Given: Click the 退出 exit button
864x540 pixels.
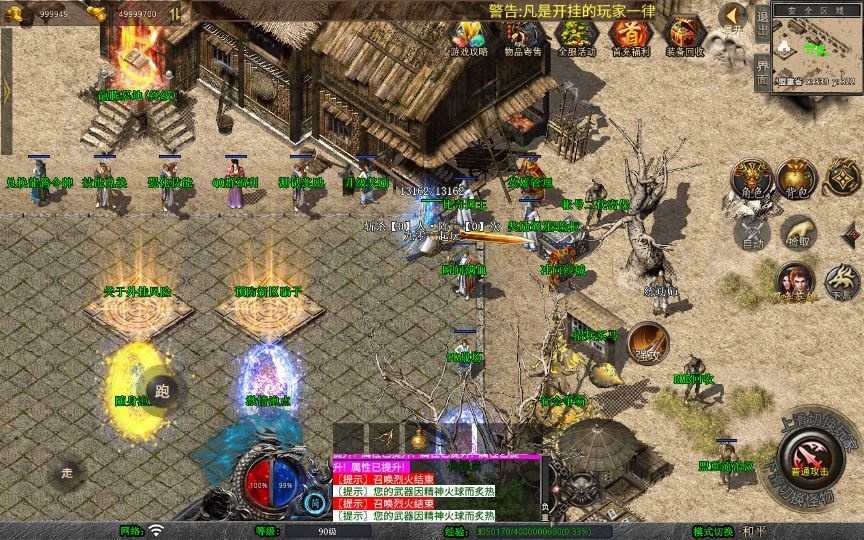Looking at the screenshot, I should pos(763,22).
